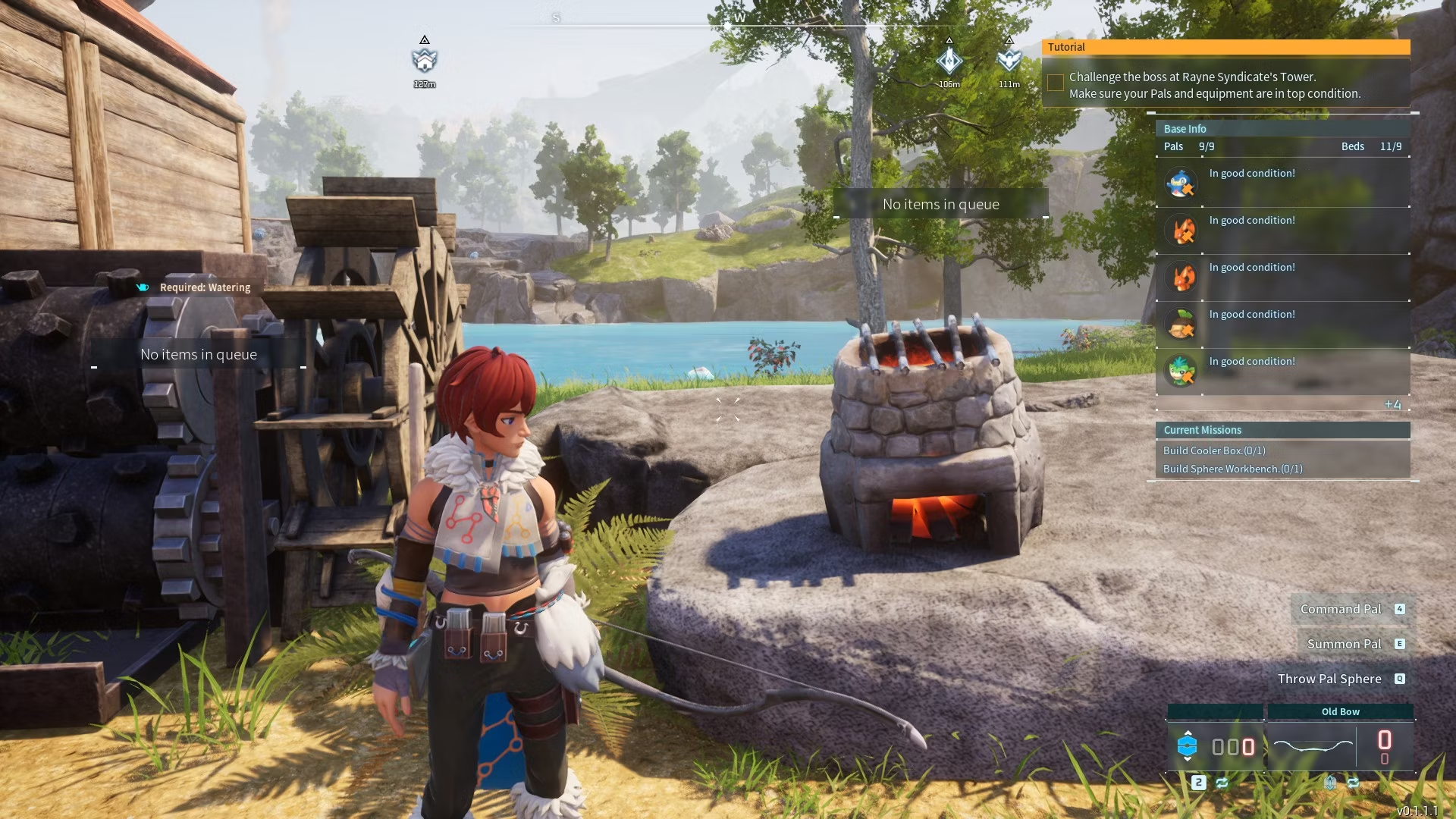1456x819 pixels.
Task: Open the Rayne Syndicate's Tower tutorial objective
Action: point(1214,85)
